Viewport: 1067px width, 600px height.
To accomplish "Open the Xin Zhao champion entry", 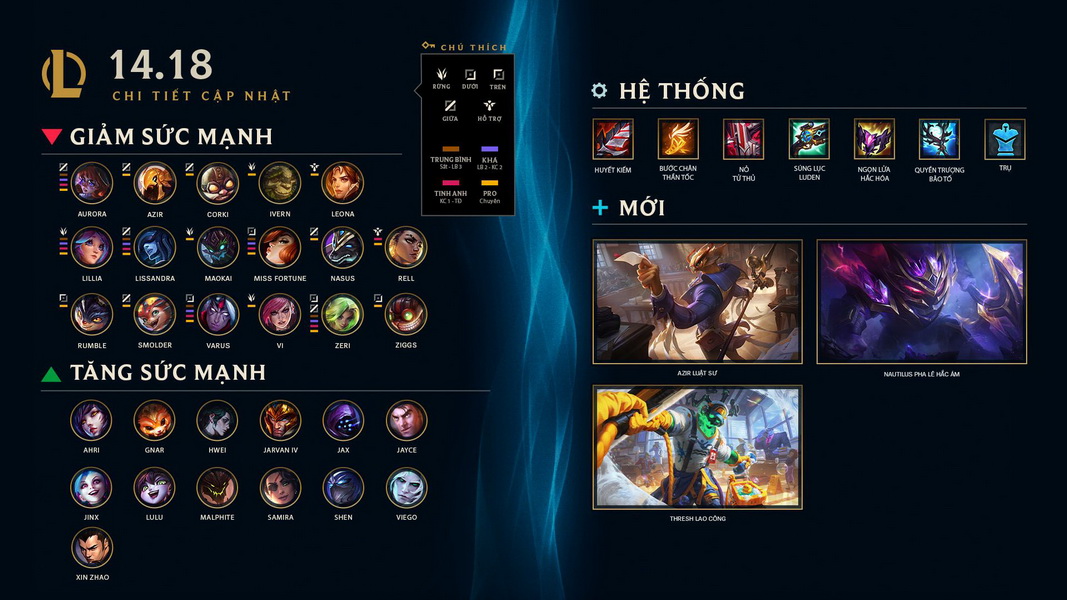I will click(92, 548).
